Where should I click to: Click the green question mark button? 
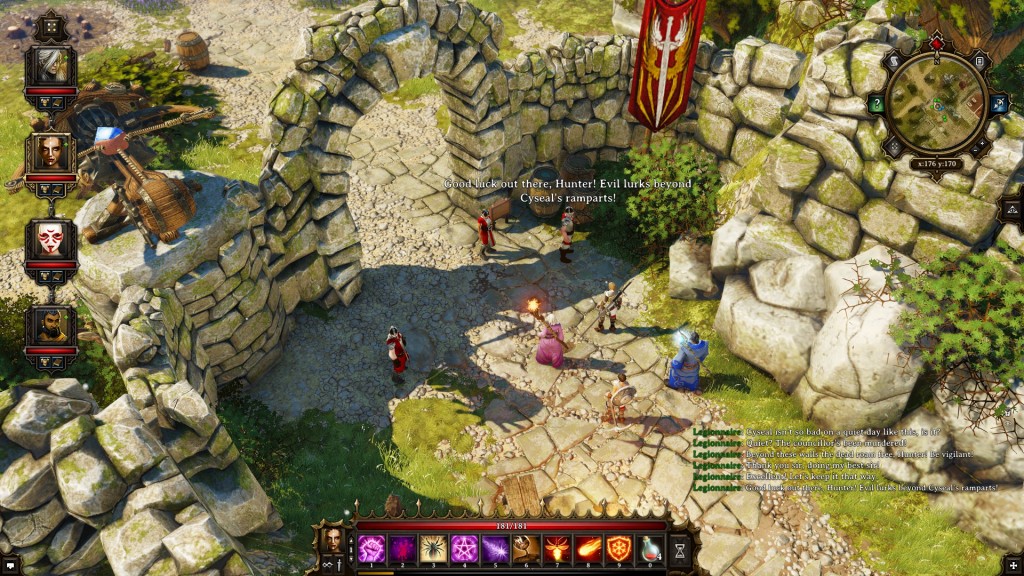pyautogui.click(x=876, y=104)
